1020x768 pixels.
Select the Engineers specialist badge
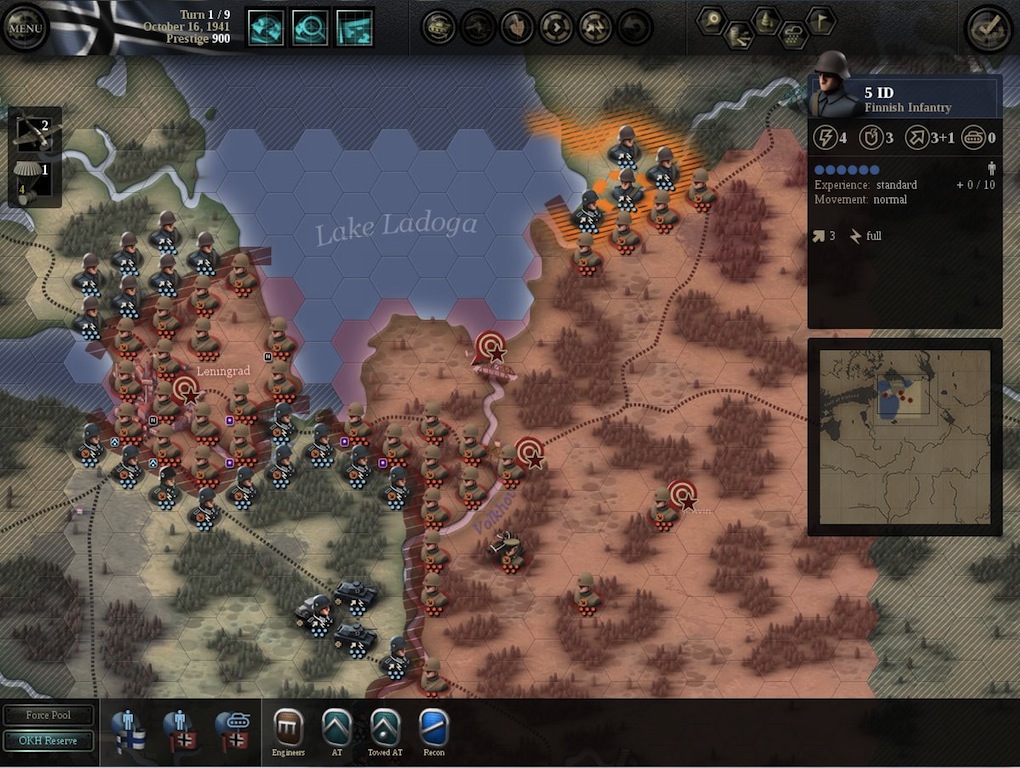coord(288,727)
